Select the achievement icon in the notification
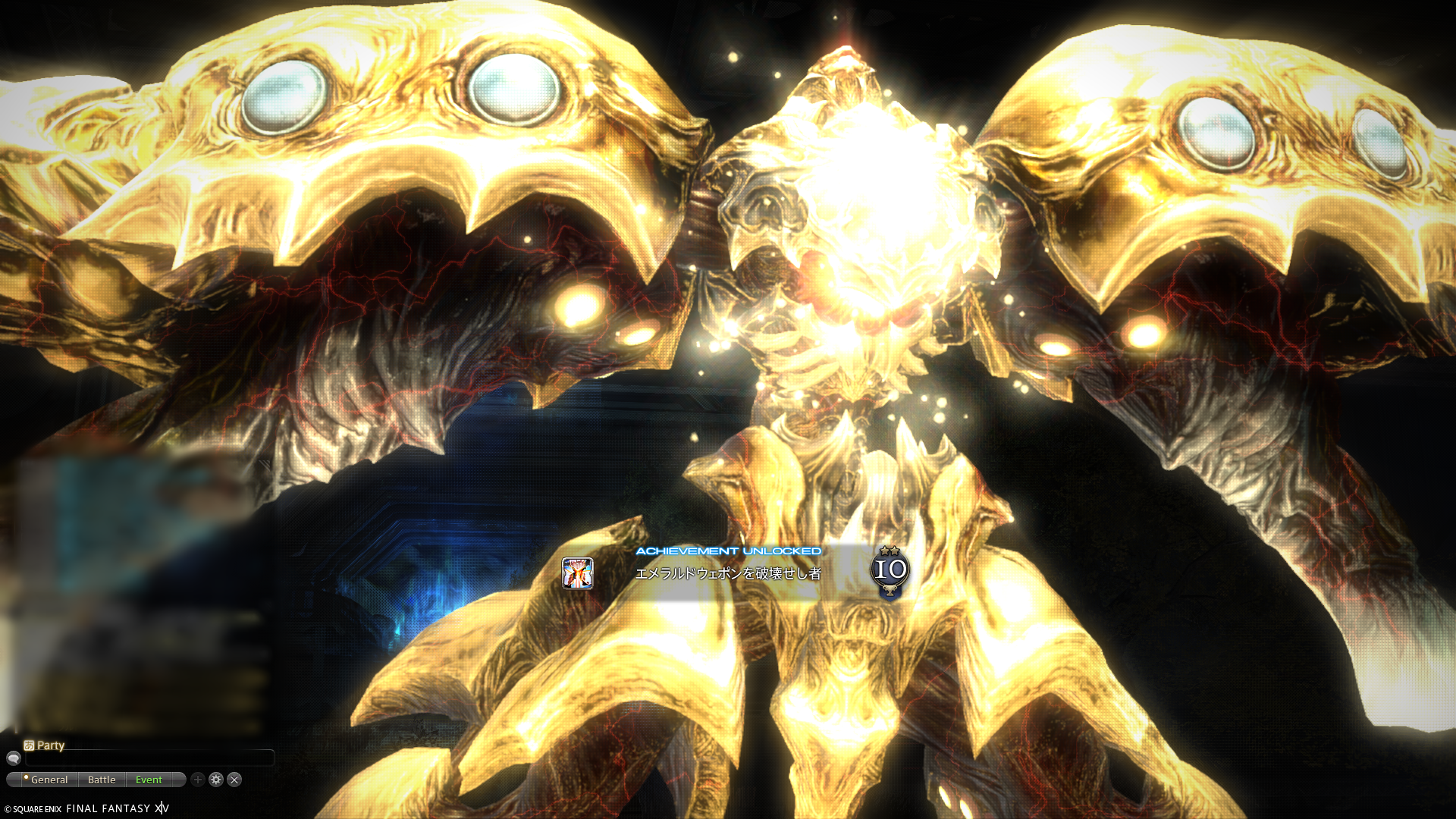The image size is (1456, 819). pos(577,573)
